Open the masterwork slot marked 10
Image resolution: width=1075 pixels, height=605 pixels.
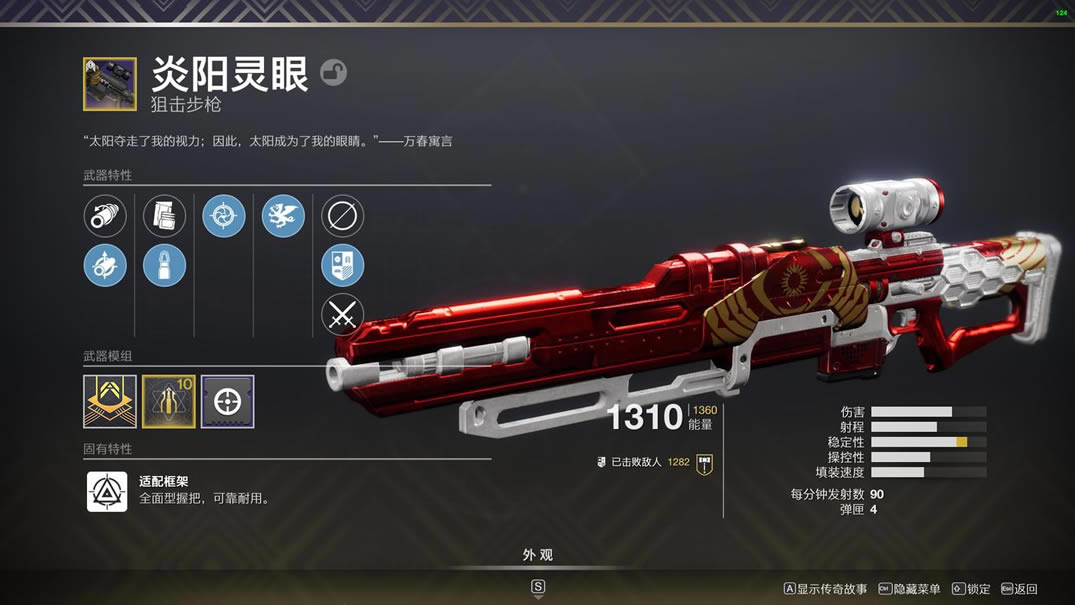169,401
